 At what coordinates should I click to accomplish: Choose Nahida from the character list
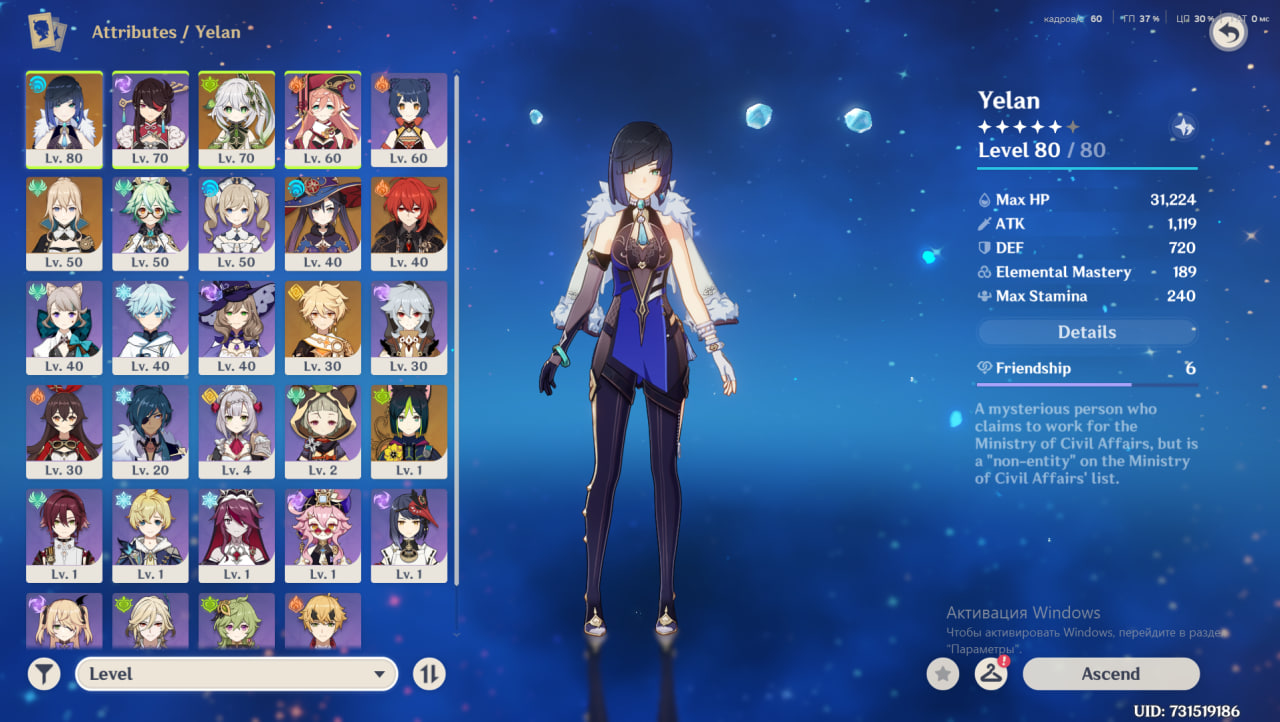click(236, 118)
